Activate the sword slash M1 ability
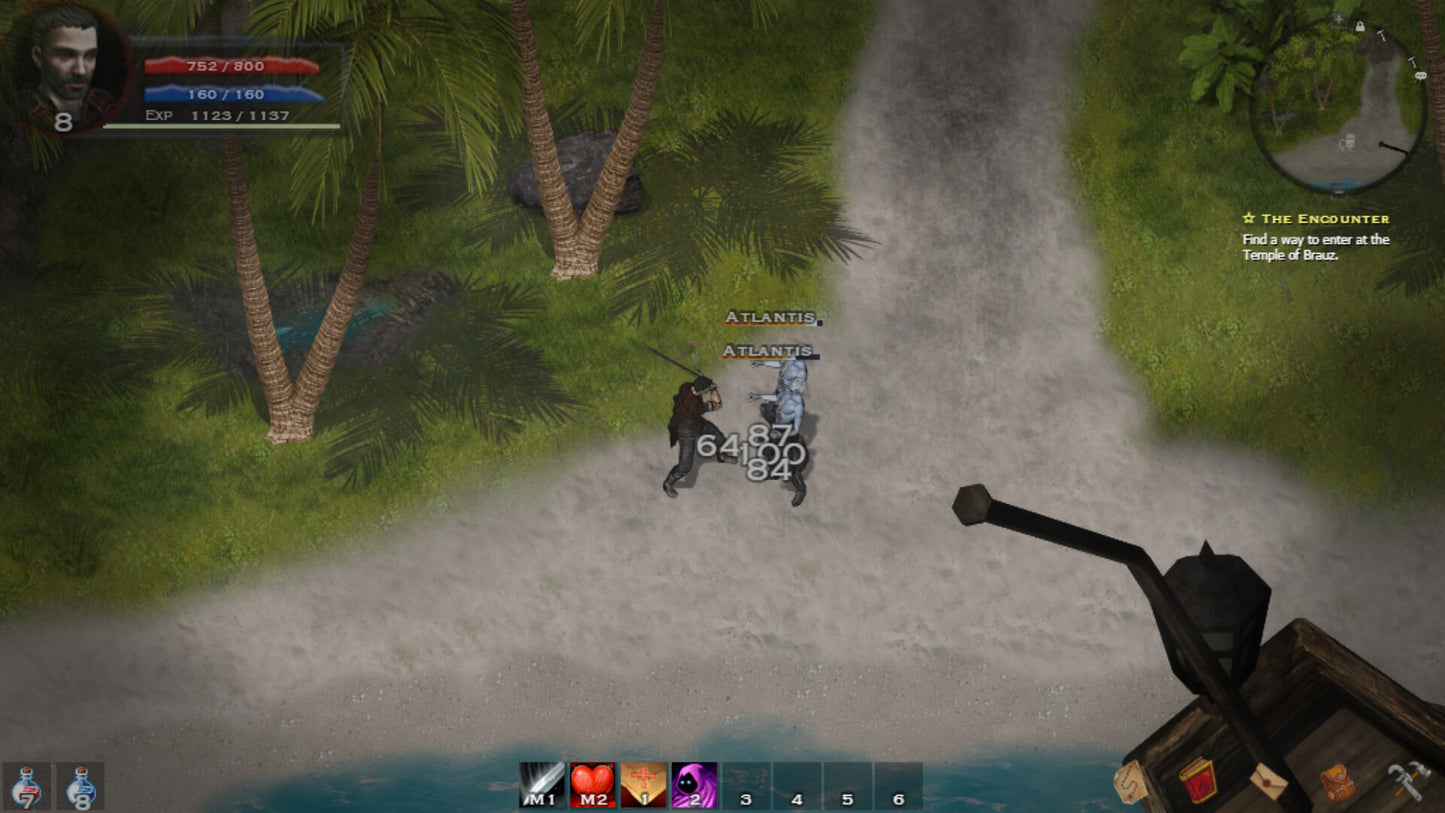 [542, 785]
